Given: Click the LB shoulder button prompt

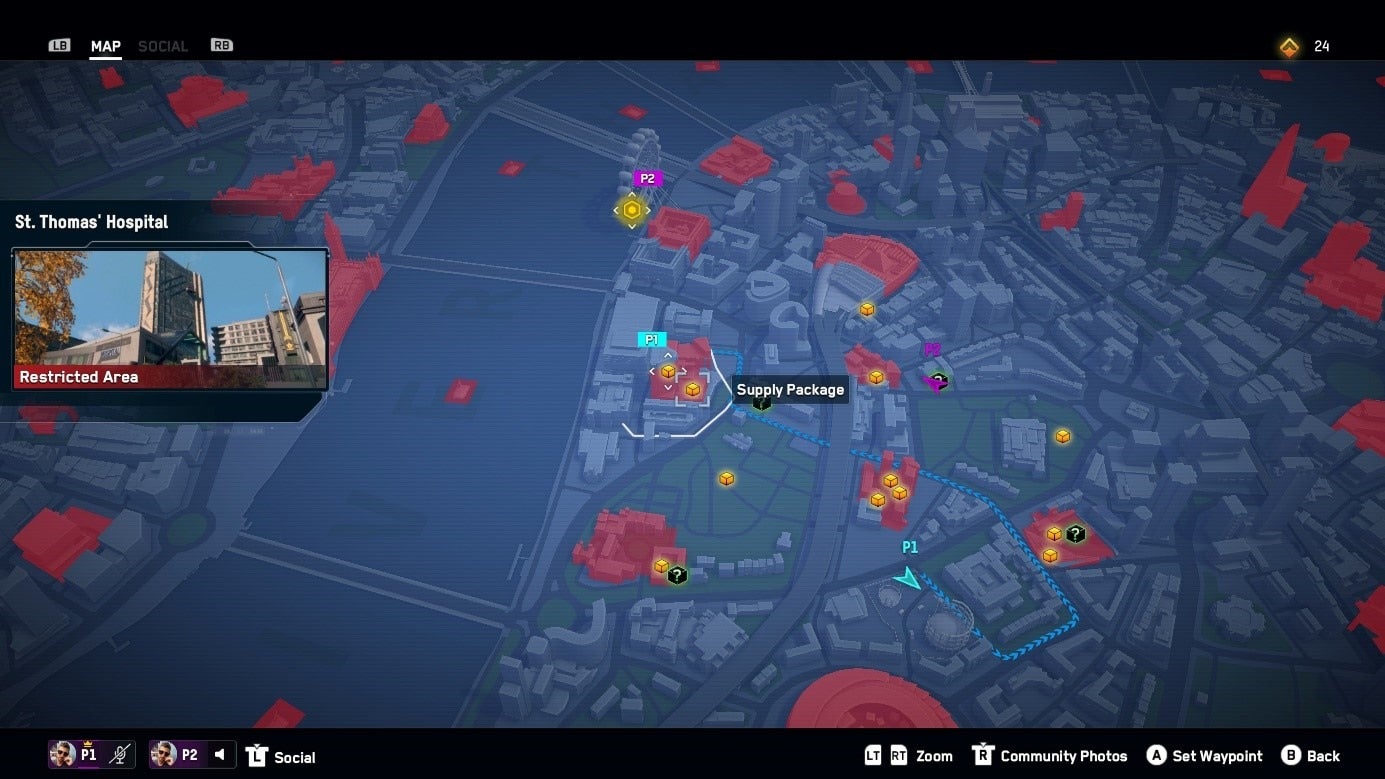Looking at the screenshot, I should click(59, 44).
